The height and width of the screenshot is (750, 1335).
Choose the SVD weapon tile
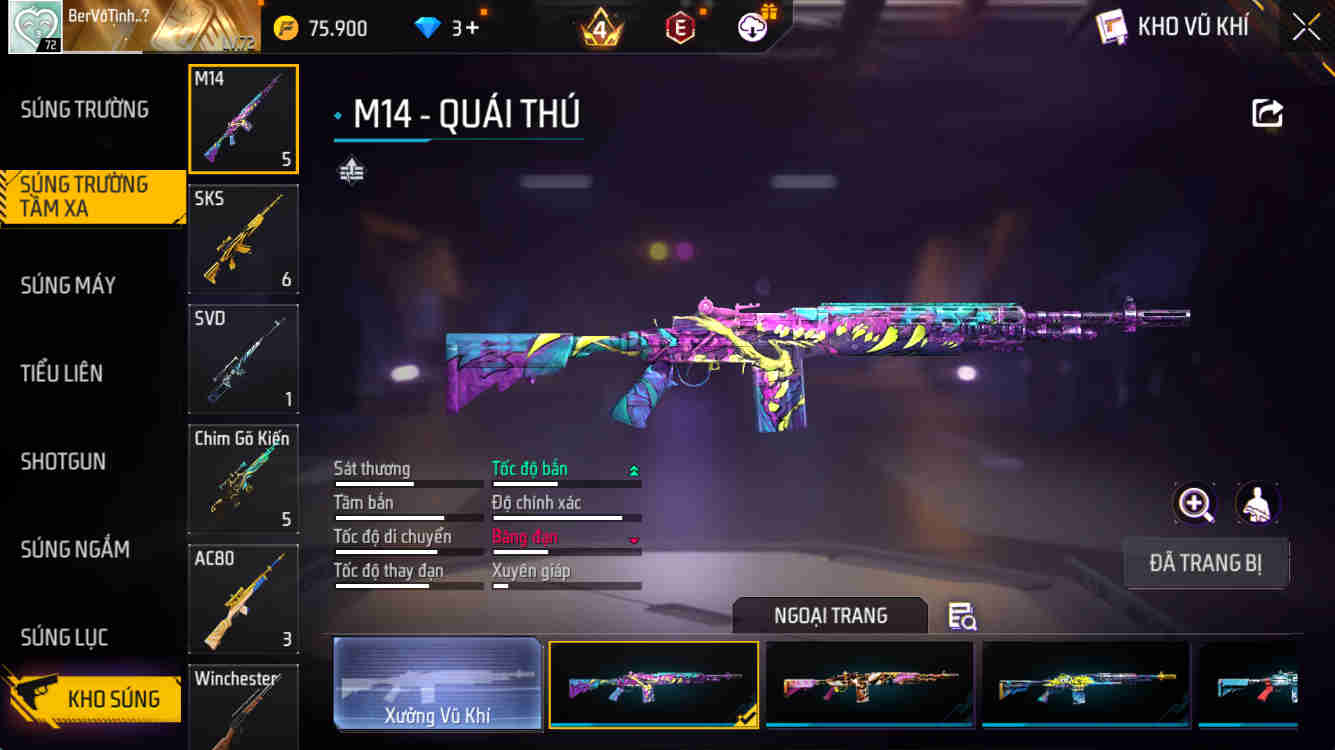243,358
